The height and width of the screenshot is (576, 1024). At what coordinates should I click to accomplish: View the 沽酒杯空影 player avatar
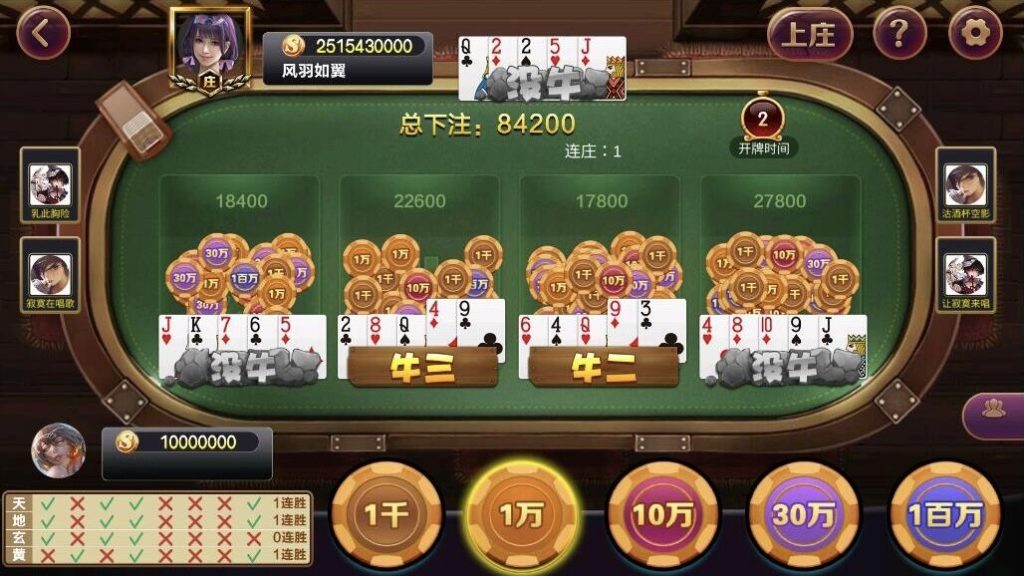click(966, 184)
